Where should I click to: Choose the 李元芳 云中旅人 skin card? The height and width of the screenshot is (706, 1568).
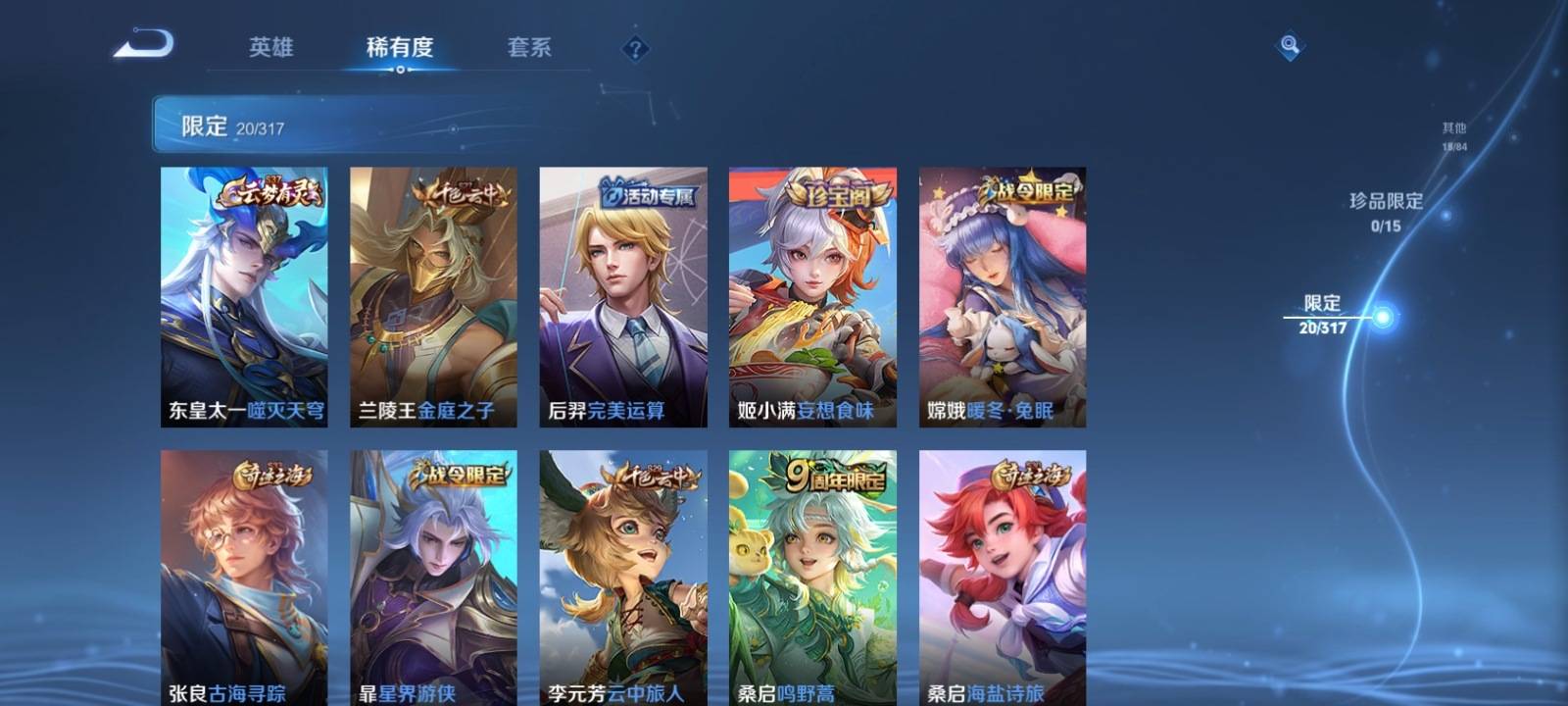pyautogui.click(x=623, y=578)
